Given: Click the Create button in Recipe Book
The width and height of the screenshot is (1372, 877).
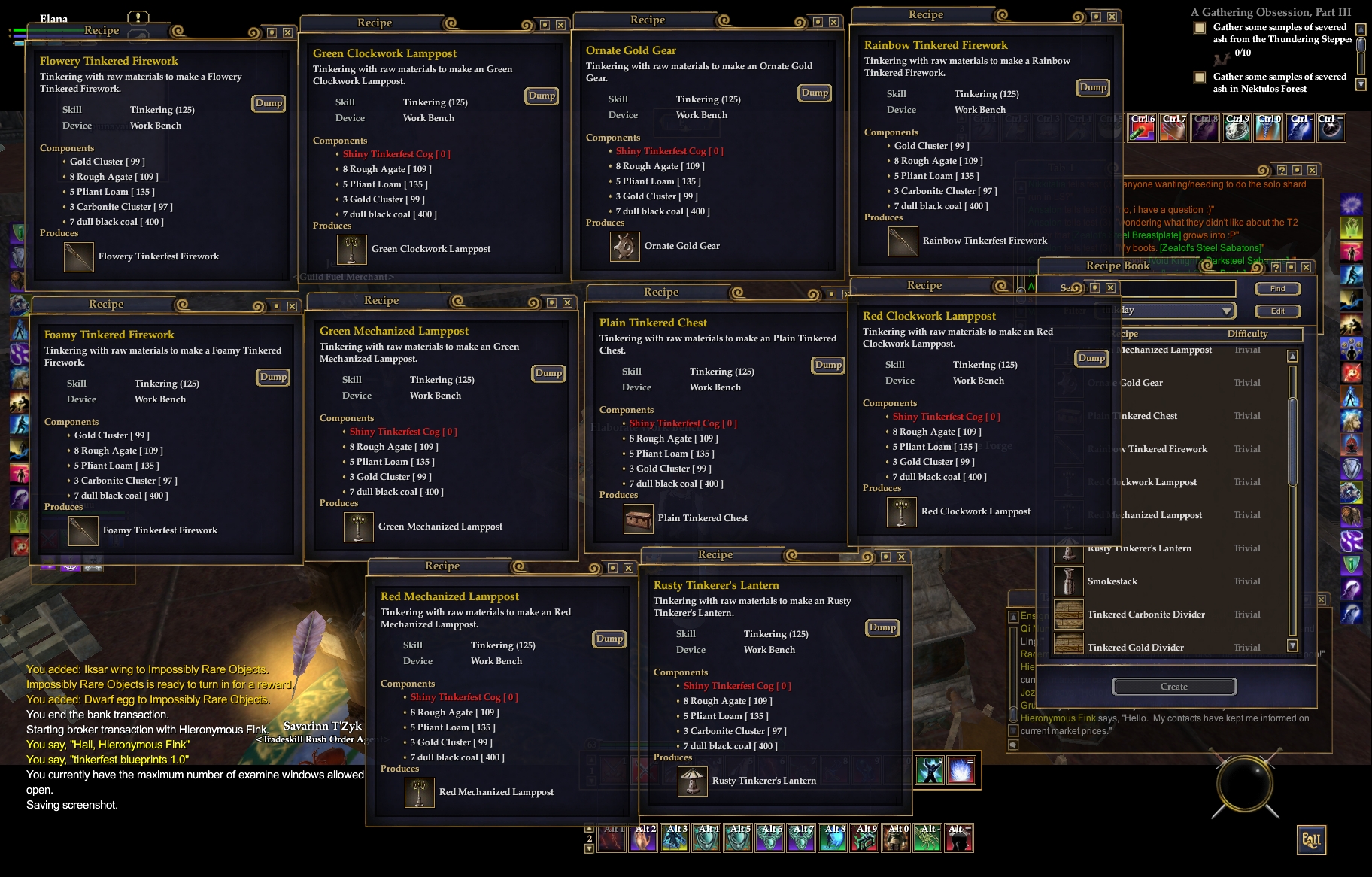Looking at the screenshot, I should (1173, 686).
